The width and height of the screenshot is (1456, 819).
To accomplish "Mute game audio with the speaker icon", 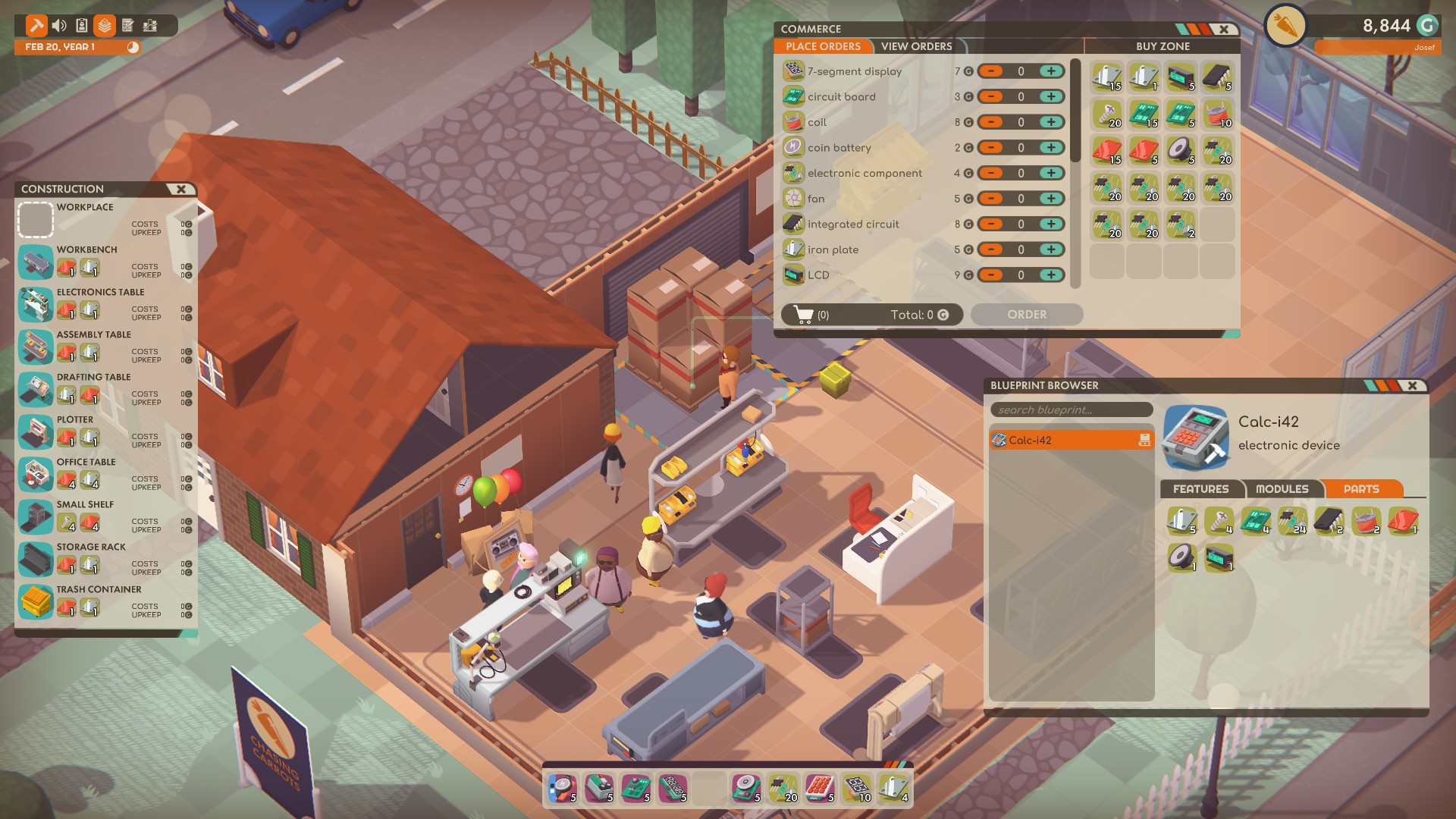I will tap(59, 24).
